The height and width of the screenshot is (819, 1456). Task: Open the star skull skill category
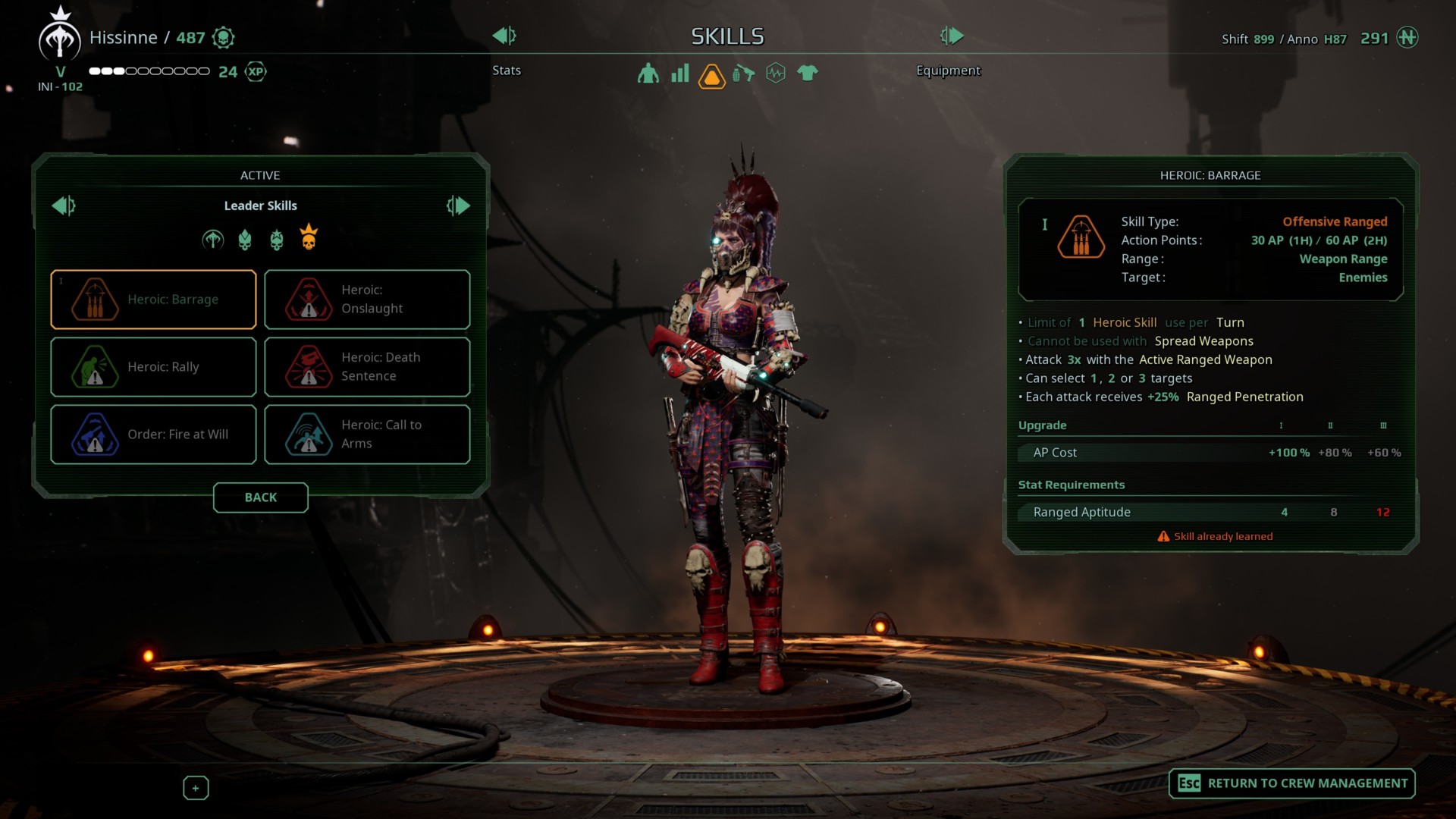point(277,240)
